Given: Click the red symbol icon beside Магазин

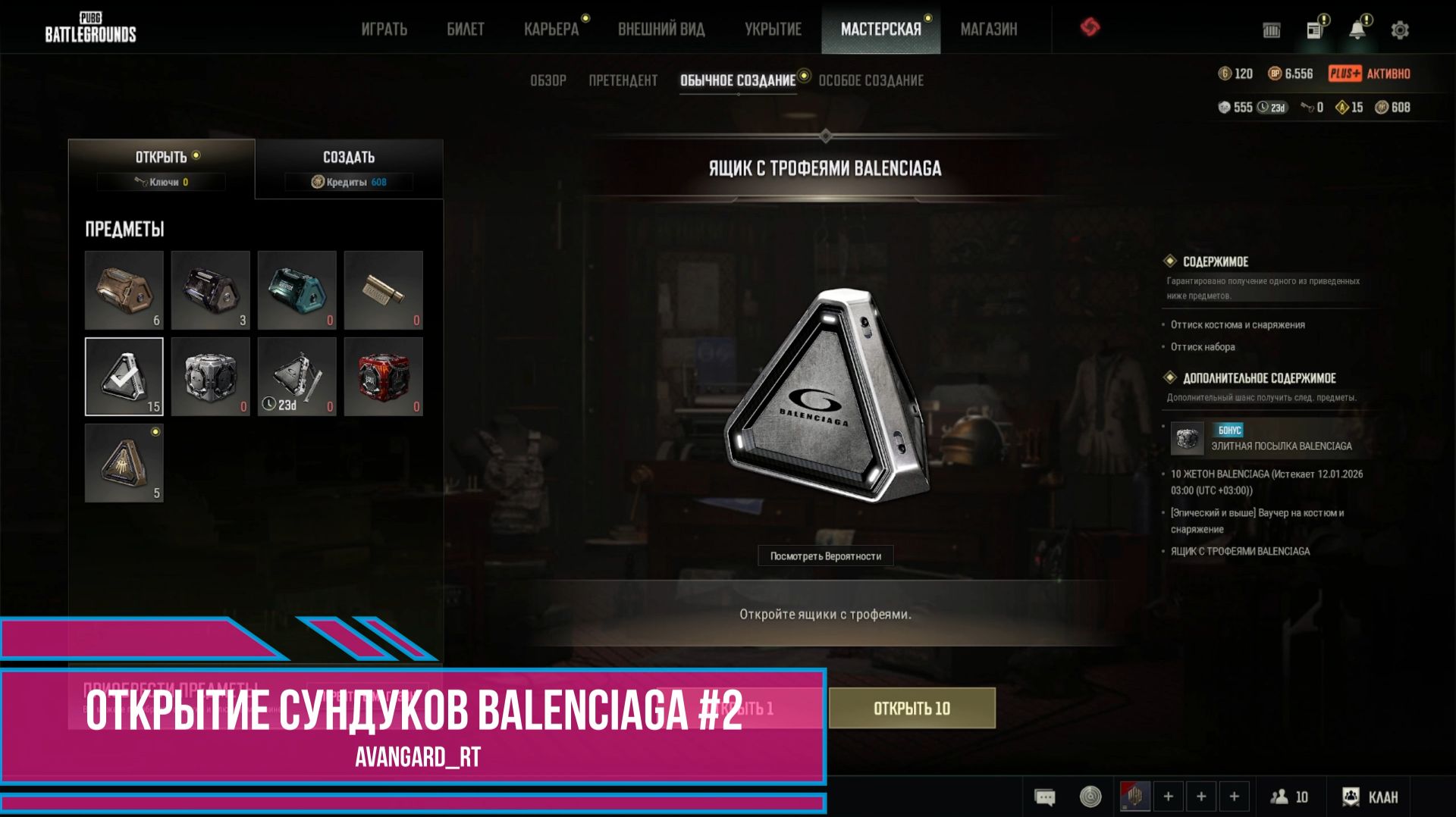Looking at the screenshot, I should [x=1092, y=29].
